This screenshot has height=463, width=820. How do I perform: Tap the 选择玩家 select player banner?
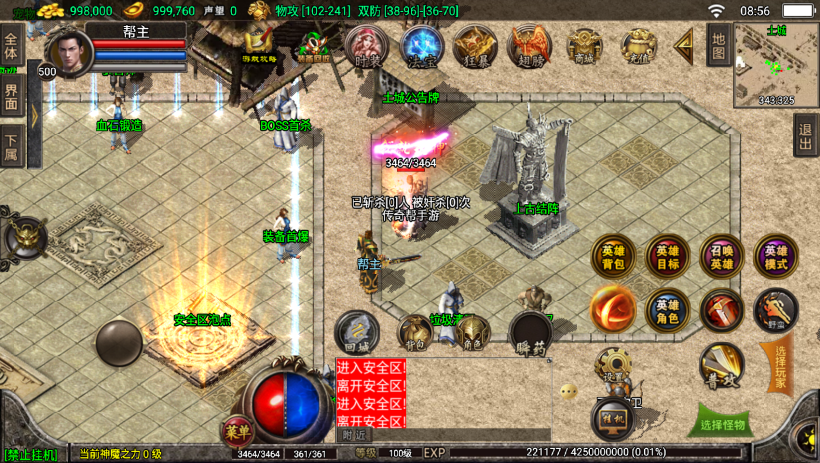point(781,366)
